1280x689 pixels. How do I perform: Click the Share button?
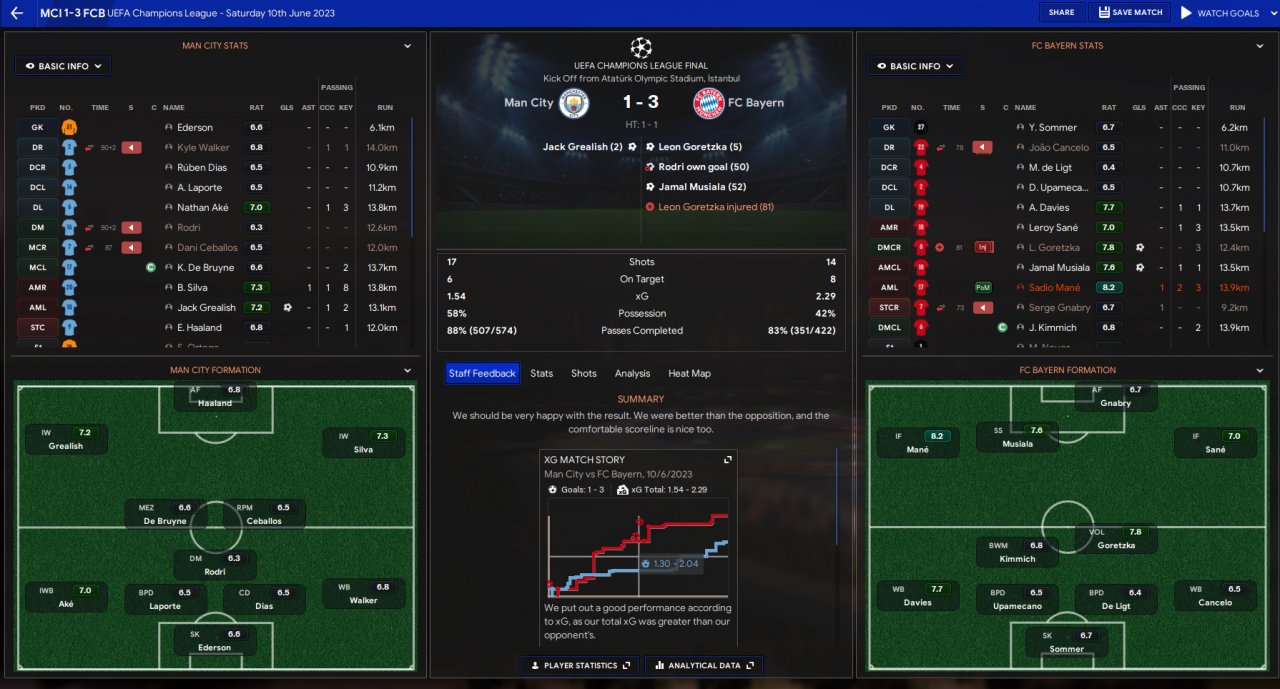point(1061,13)
